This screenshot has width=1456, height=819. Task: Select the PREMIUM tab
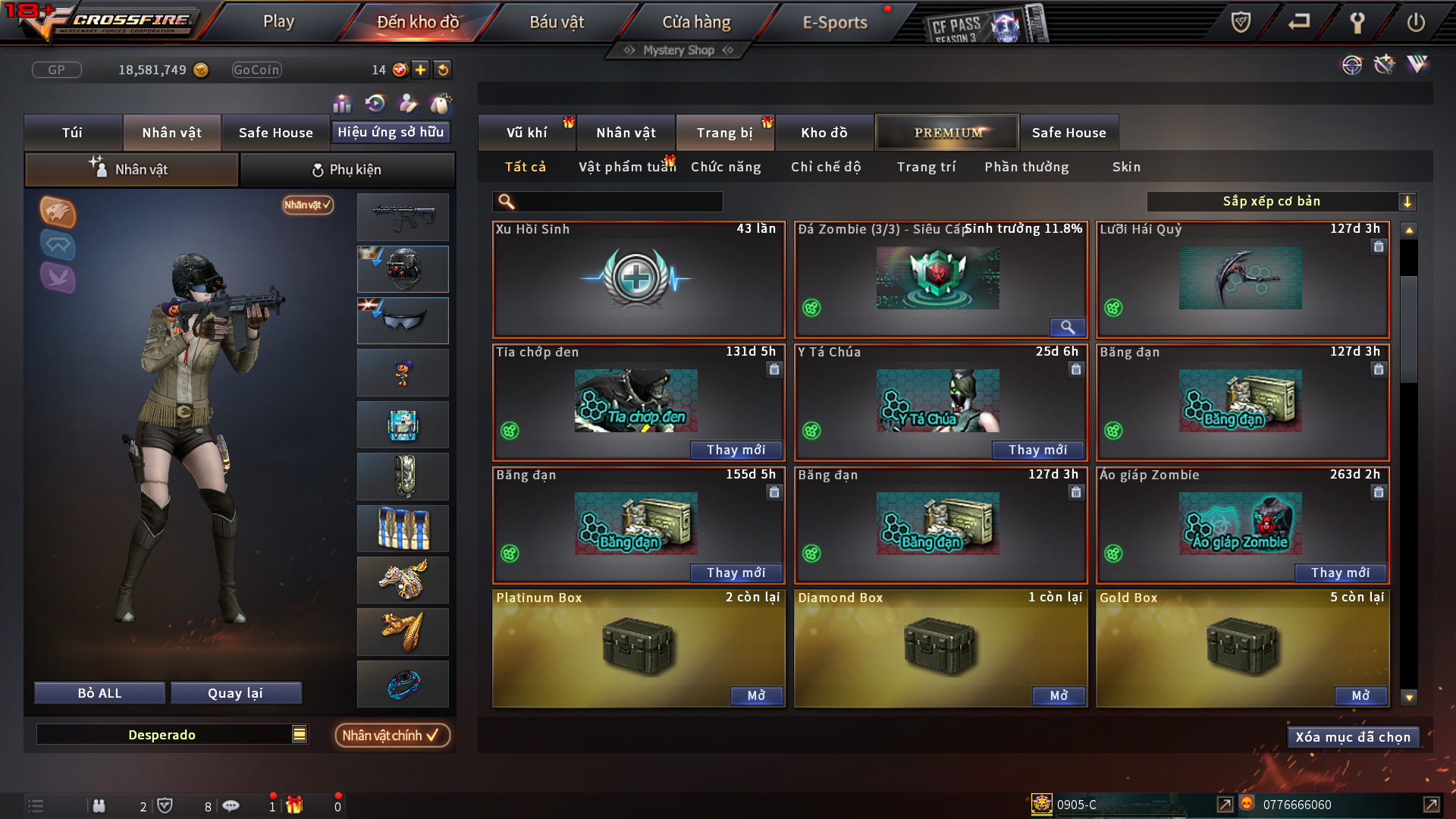[x=947, y=133]
